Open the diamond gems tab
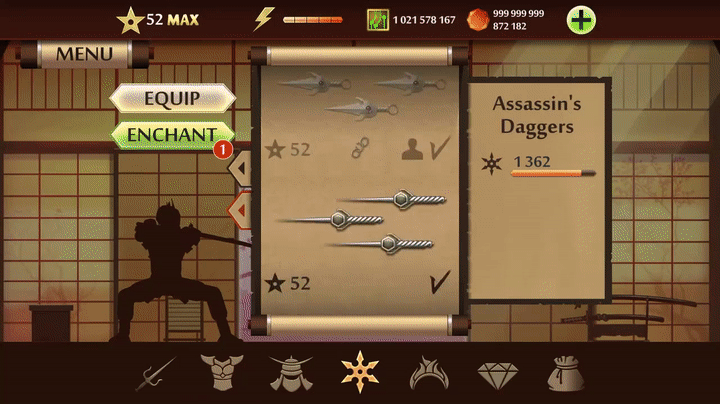This screenshot has width=720, height=404. 497,374
